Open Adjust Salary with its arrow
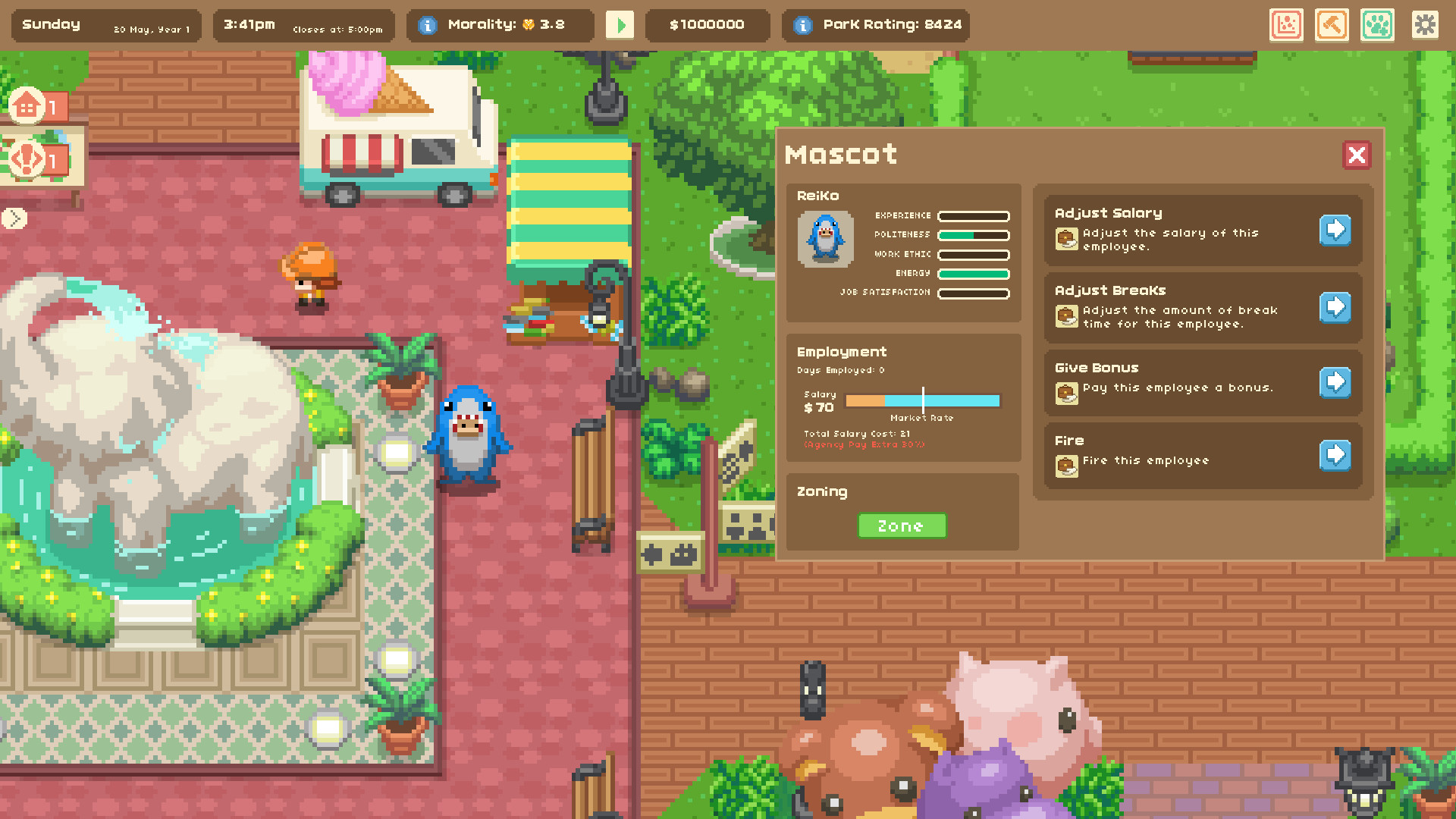Screen dimensions: 1456x819 [1335, 230]
